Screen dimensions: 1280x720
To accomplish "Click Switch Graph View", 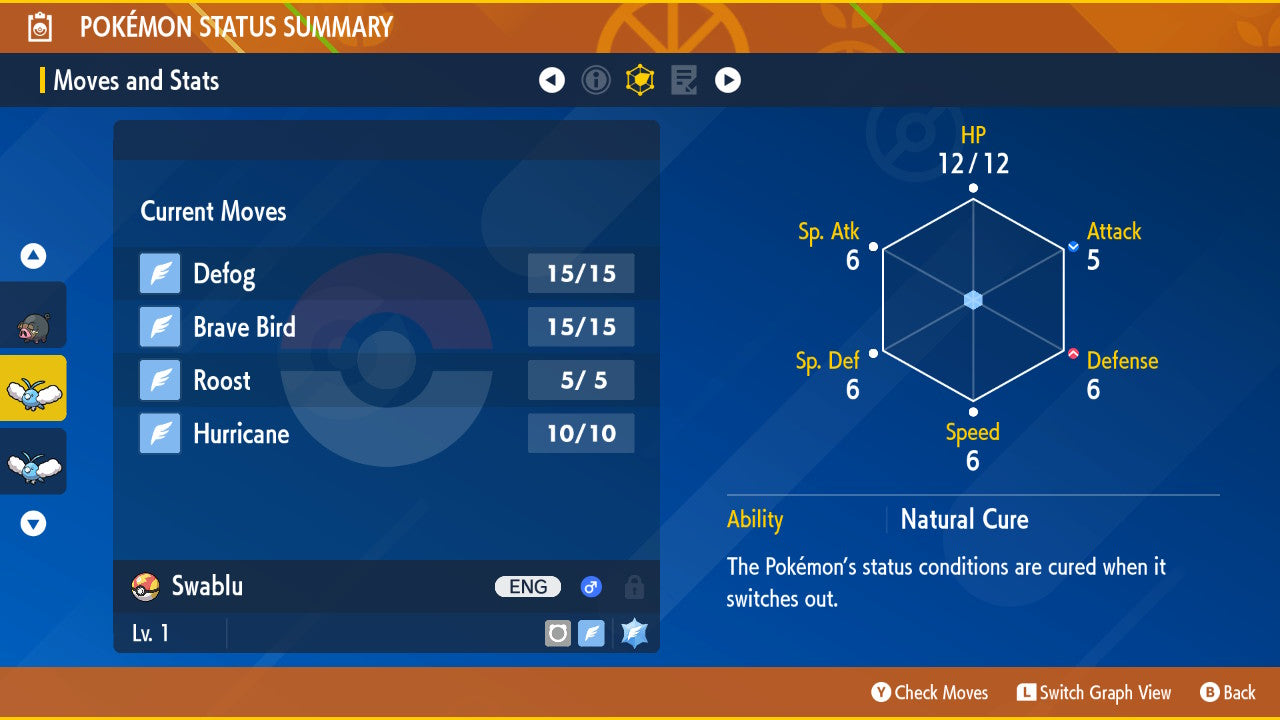I will coord(1094,692).
